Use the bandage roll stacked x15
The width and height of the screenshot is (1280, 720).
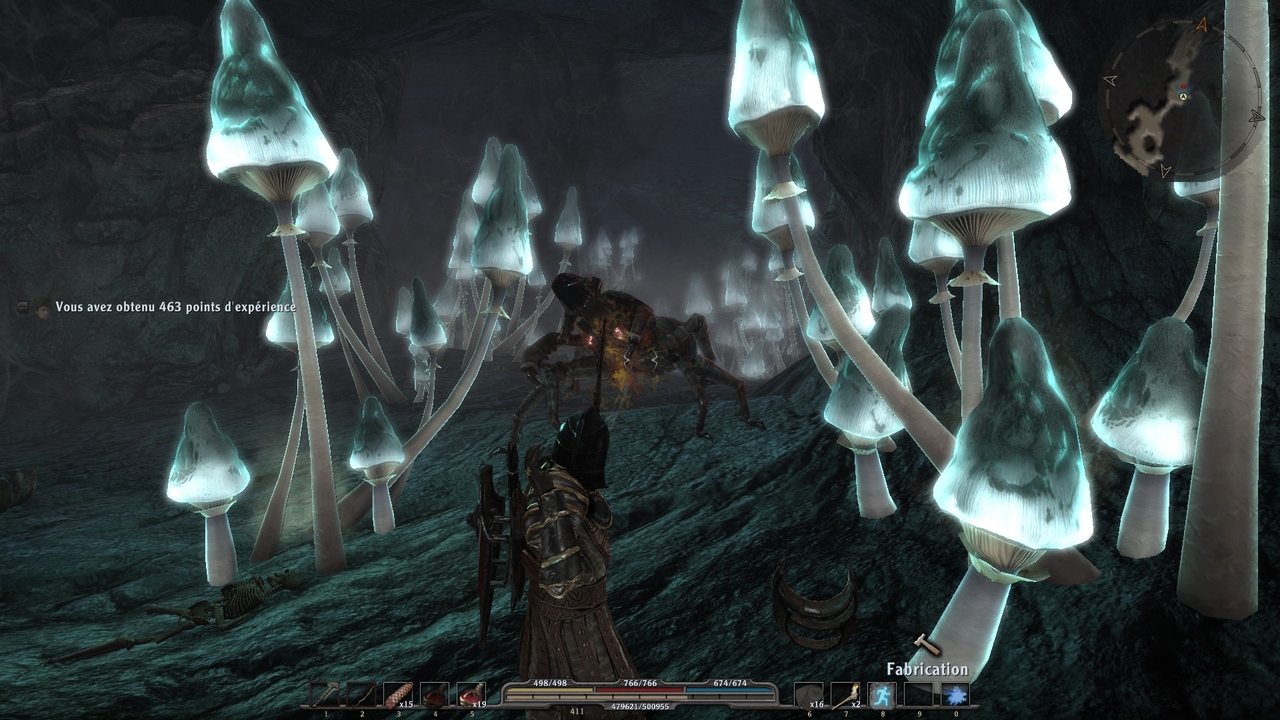tap(398, 694)
